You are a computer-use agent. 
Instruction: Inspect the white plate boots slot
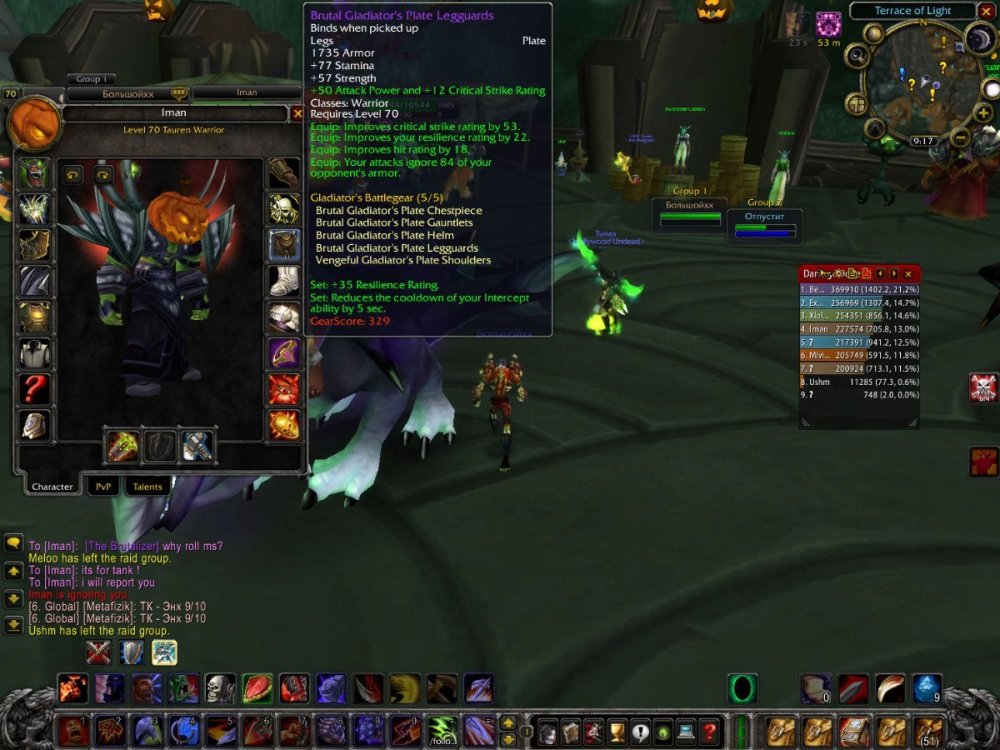click(x=284, y=281)
